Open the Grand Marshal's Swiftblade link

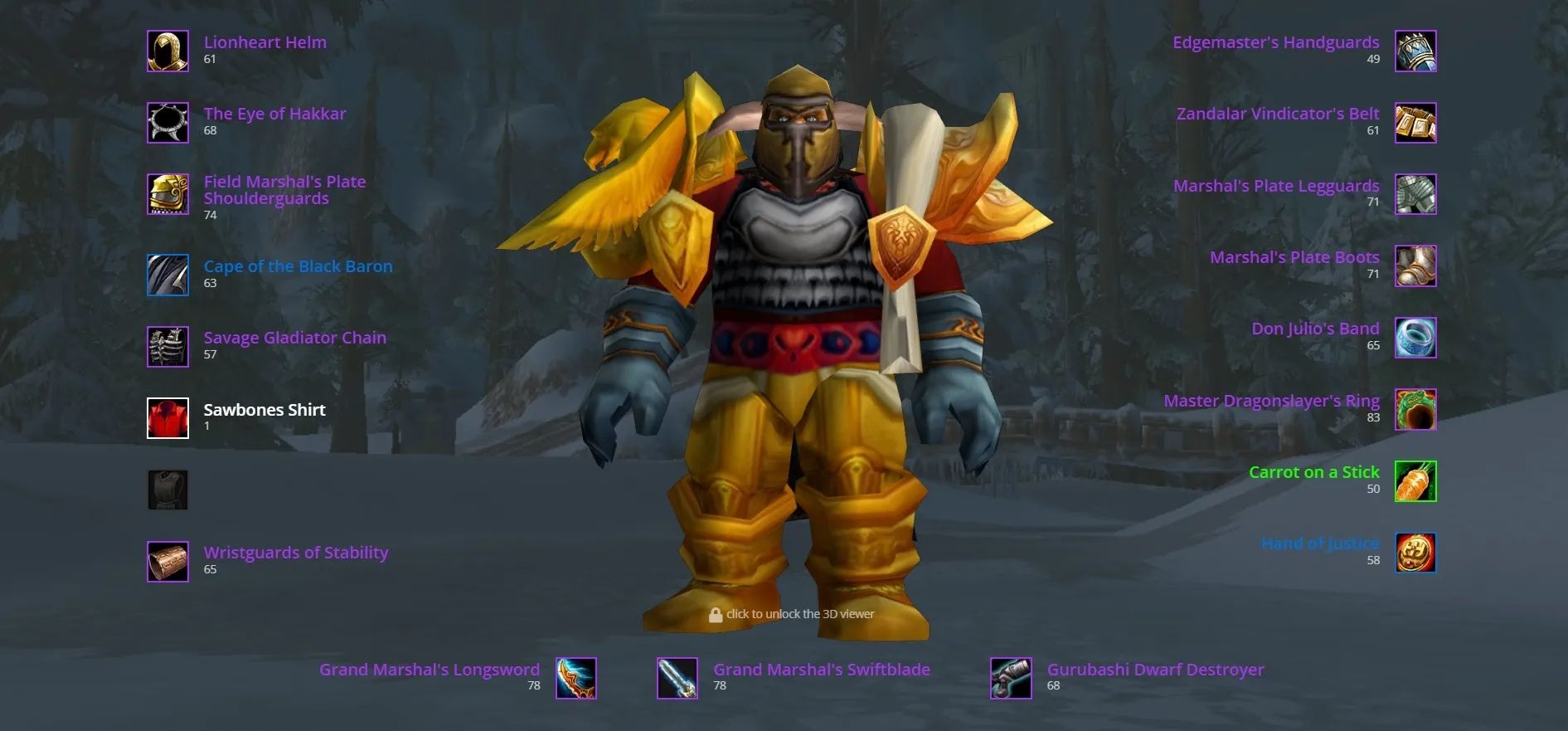coord(822,670)
